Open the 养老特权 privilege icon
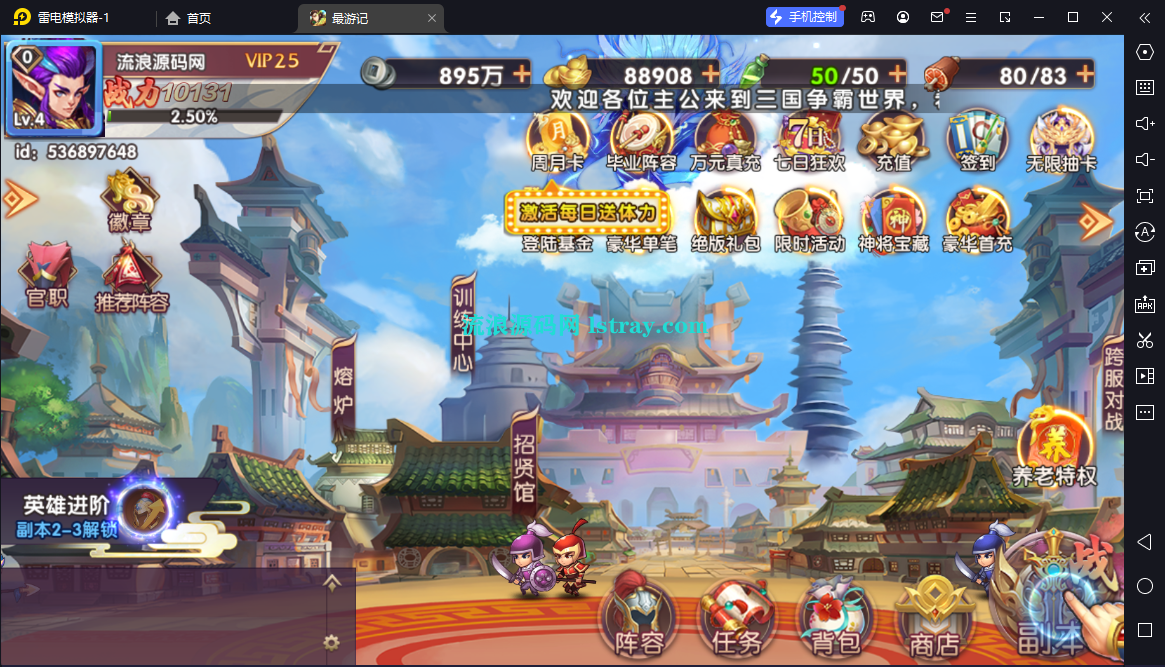The height and width of the screenshot is (667, 1165). pyautogui.click(x=1054, y=448)
